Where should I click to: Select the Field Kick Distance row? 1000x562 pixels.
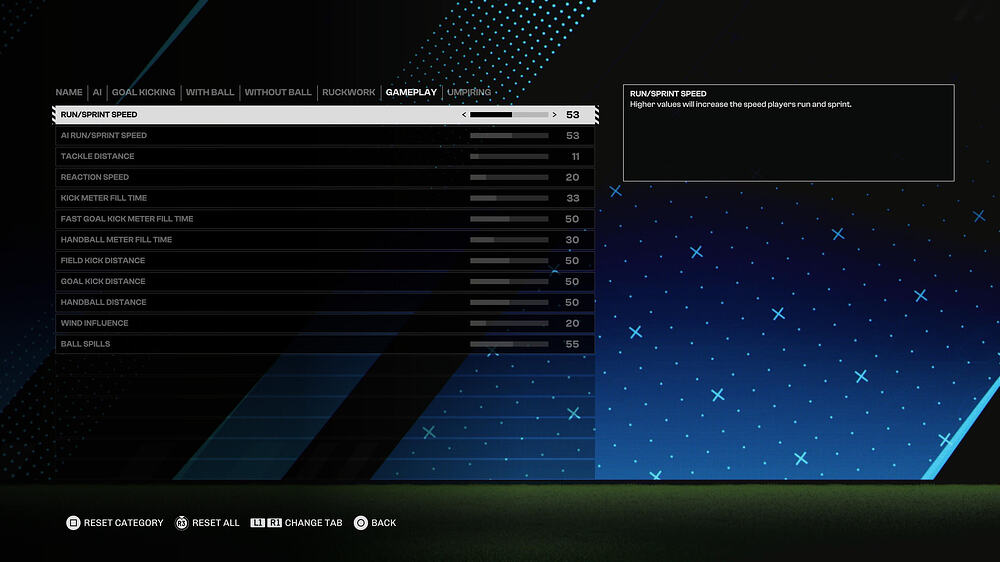324,261
